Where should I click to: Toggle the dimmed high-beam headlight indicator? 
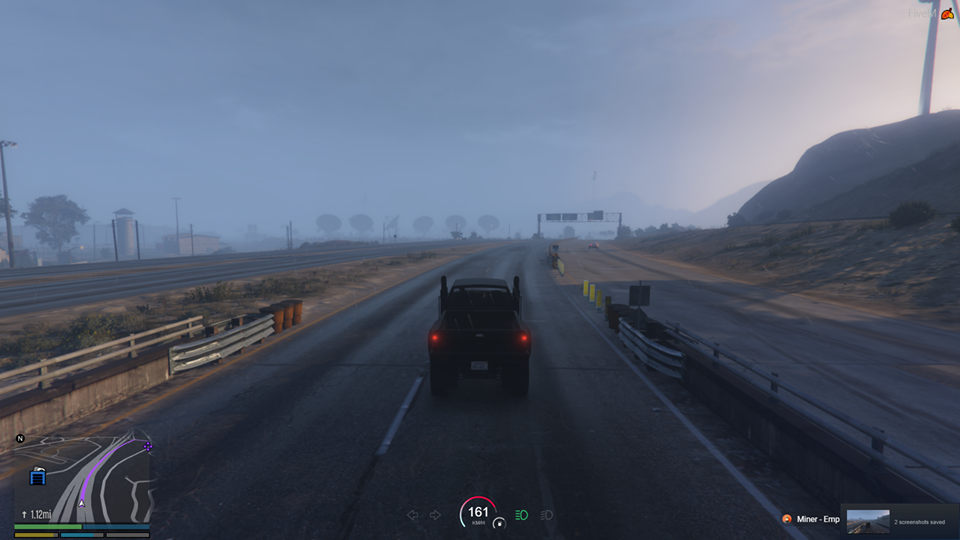point(546,515)
